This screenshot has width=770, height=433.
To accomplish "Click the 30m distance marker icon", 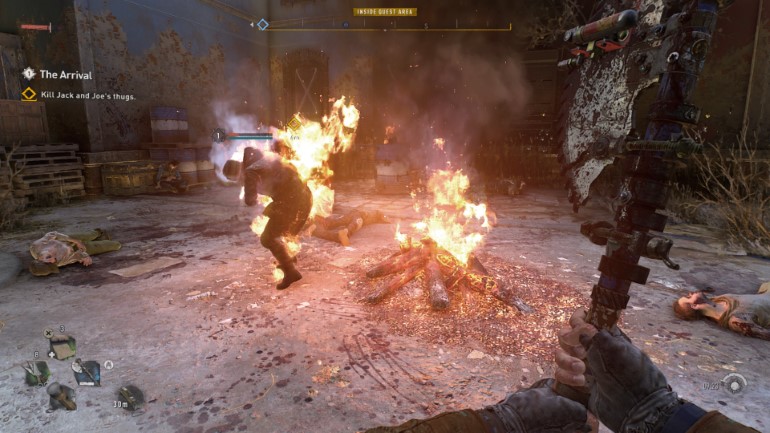I will point(129,396).
